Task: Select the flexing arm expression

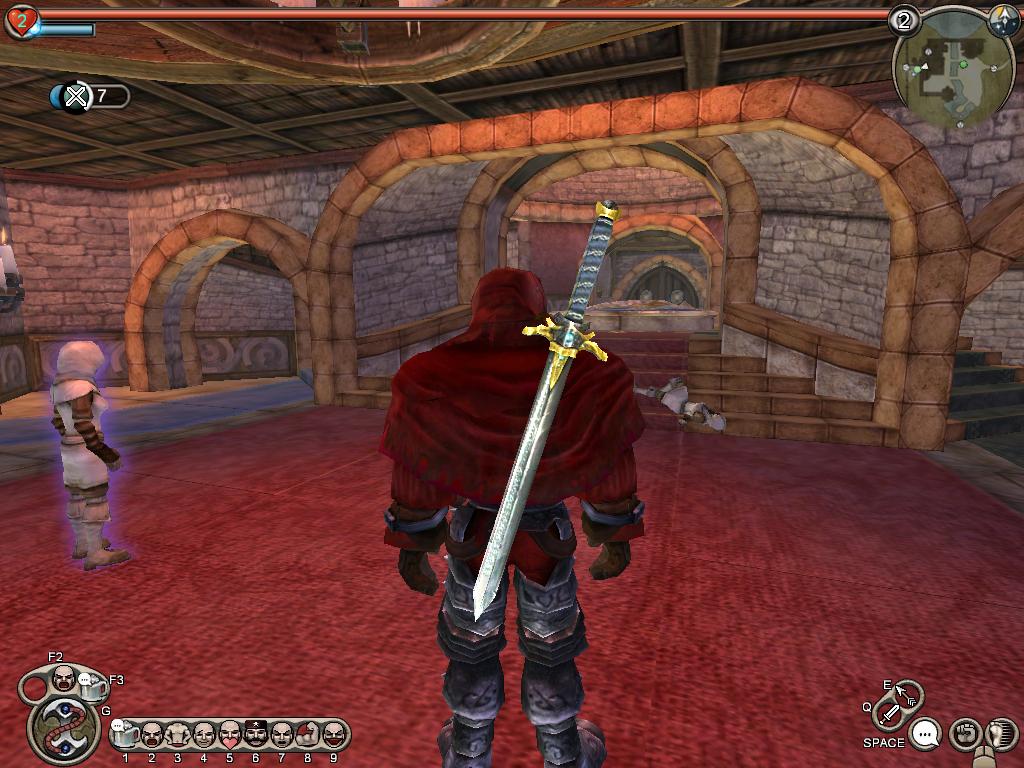Action: click(x=307, y=735)
